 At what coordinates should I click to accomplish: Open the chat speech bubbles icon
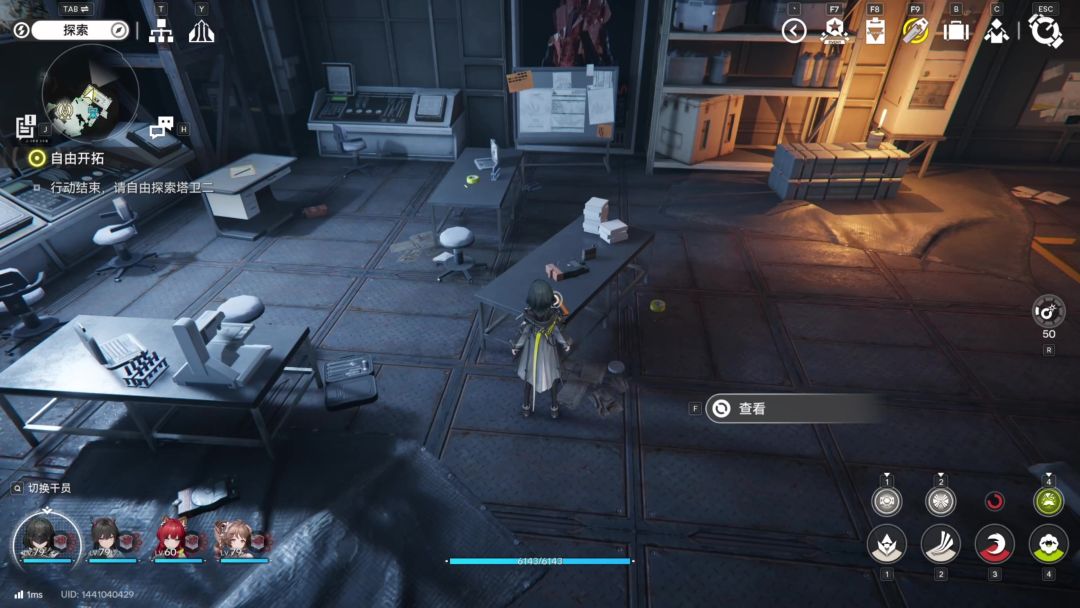point(161,127)
